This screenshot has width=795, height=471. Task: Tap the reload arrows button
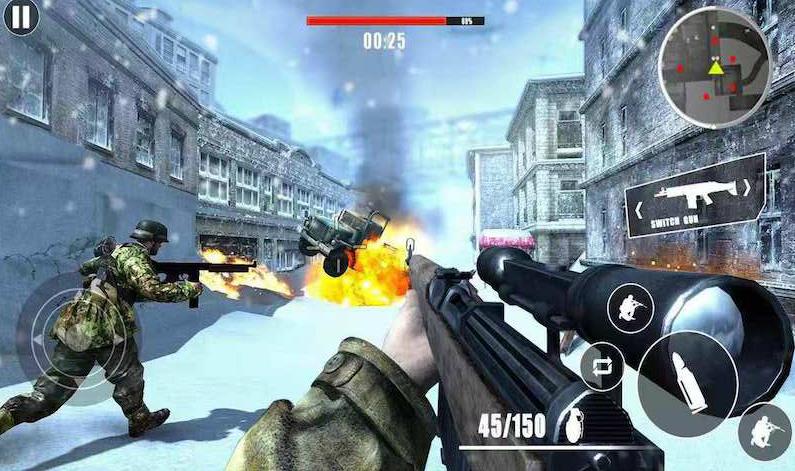click(x=602, y=365)
